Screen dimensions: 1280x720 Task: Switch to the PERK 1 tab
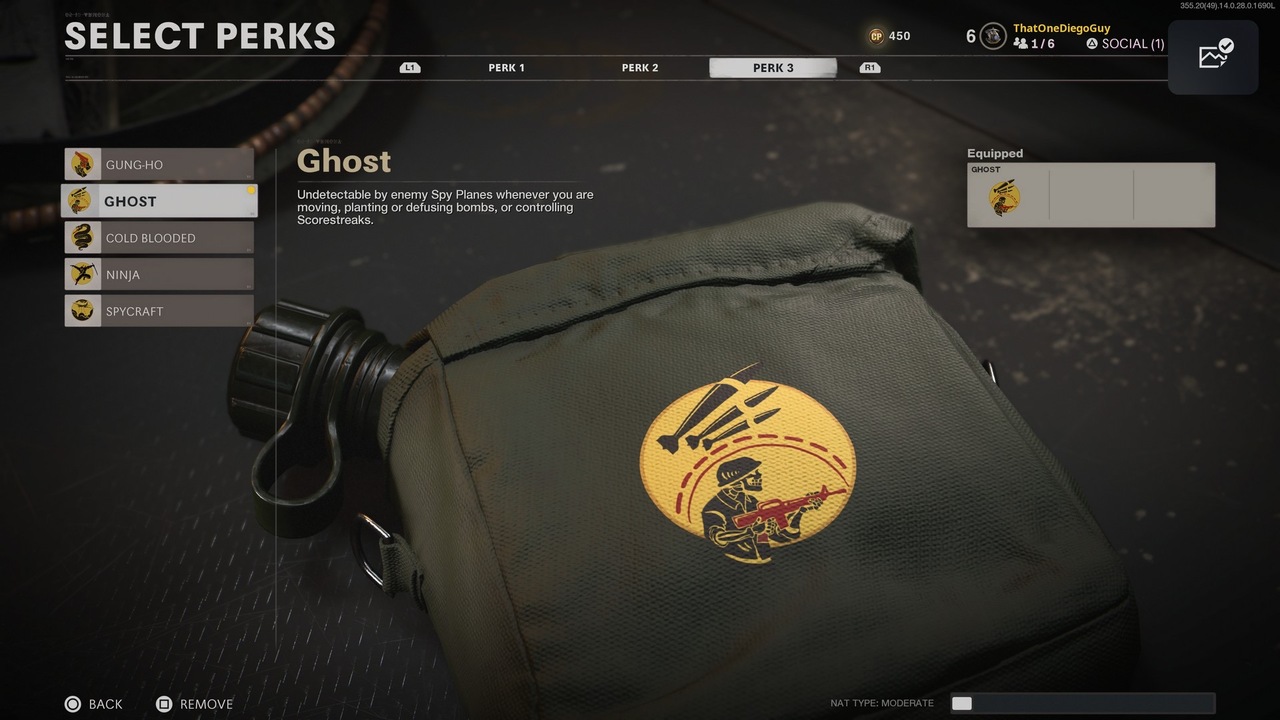pos(506,67)
